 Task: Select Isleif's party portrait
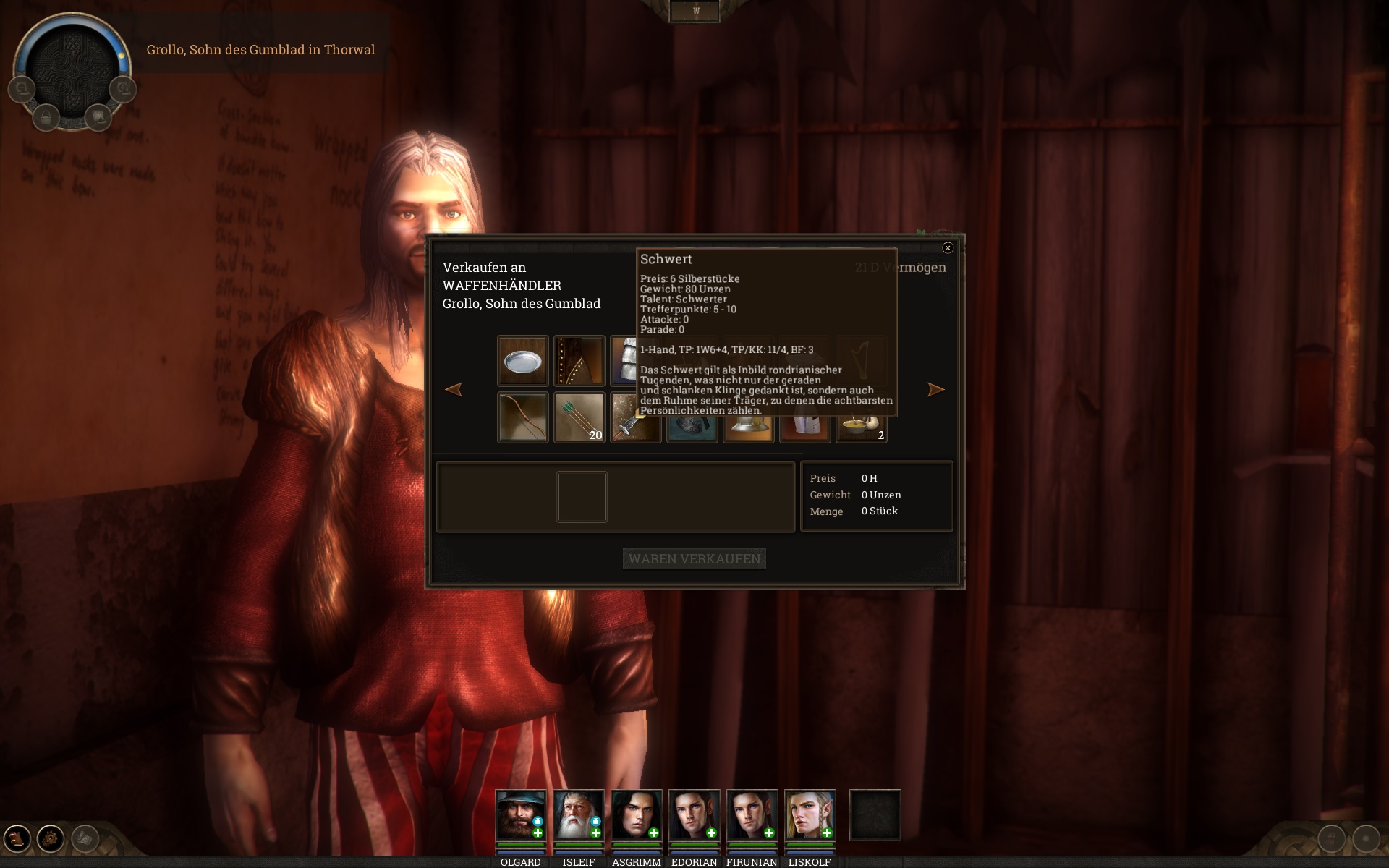coord(578,815)
